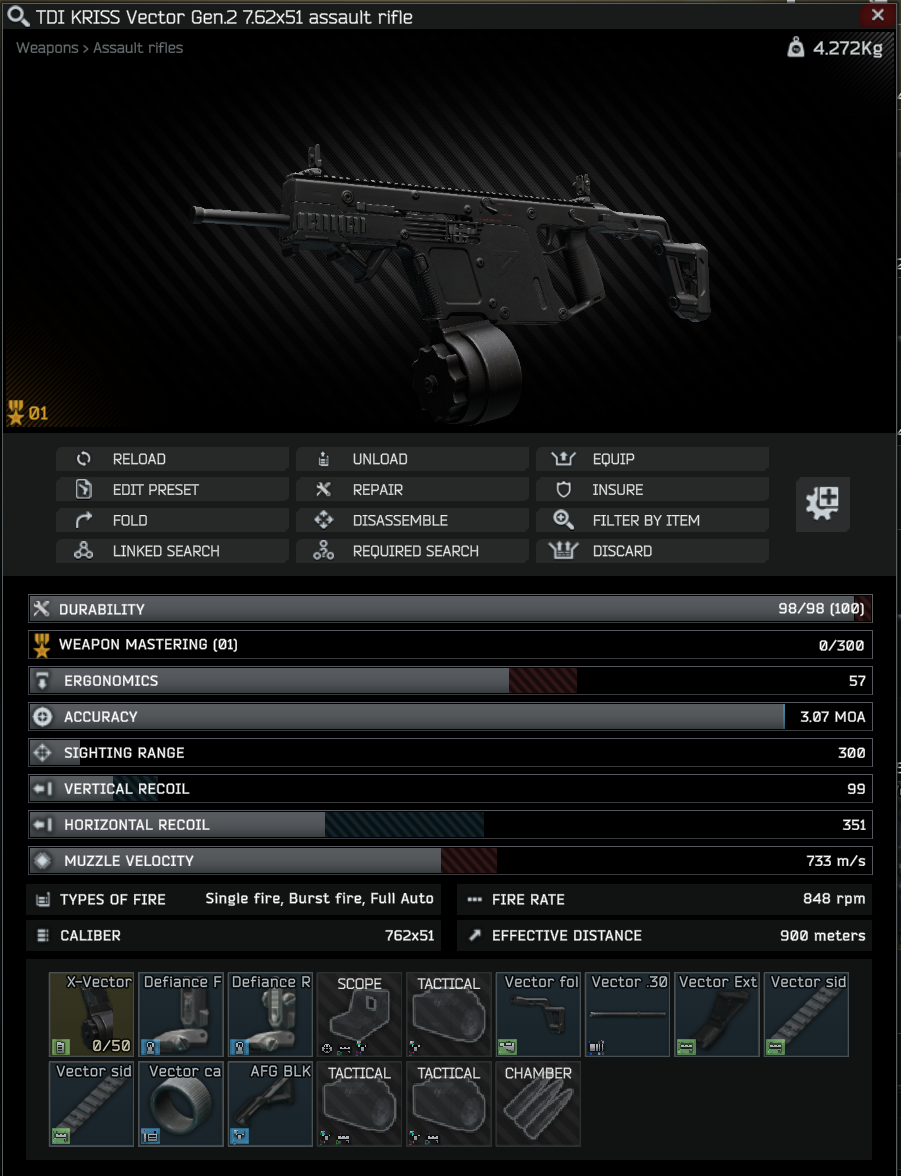Click the gear-plus icon button
Image resolution: width=901 pixels, height=1176 pixels.
click(x=823, y=503)
